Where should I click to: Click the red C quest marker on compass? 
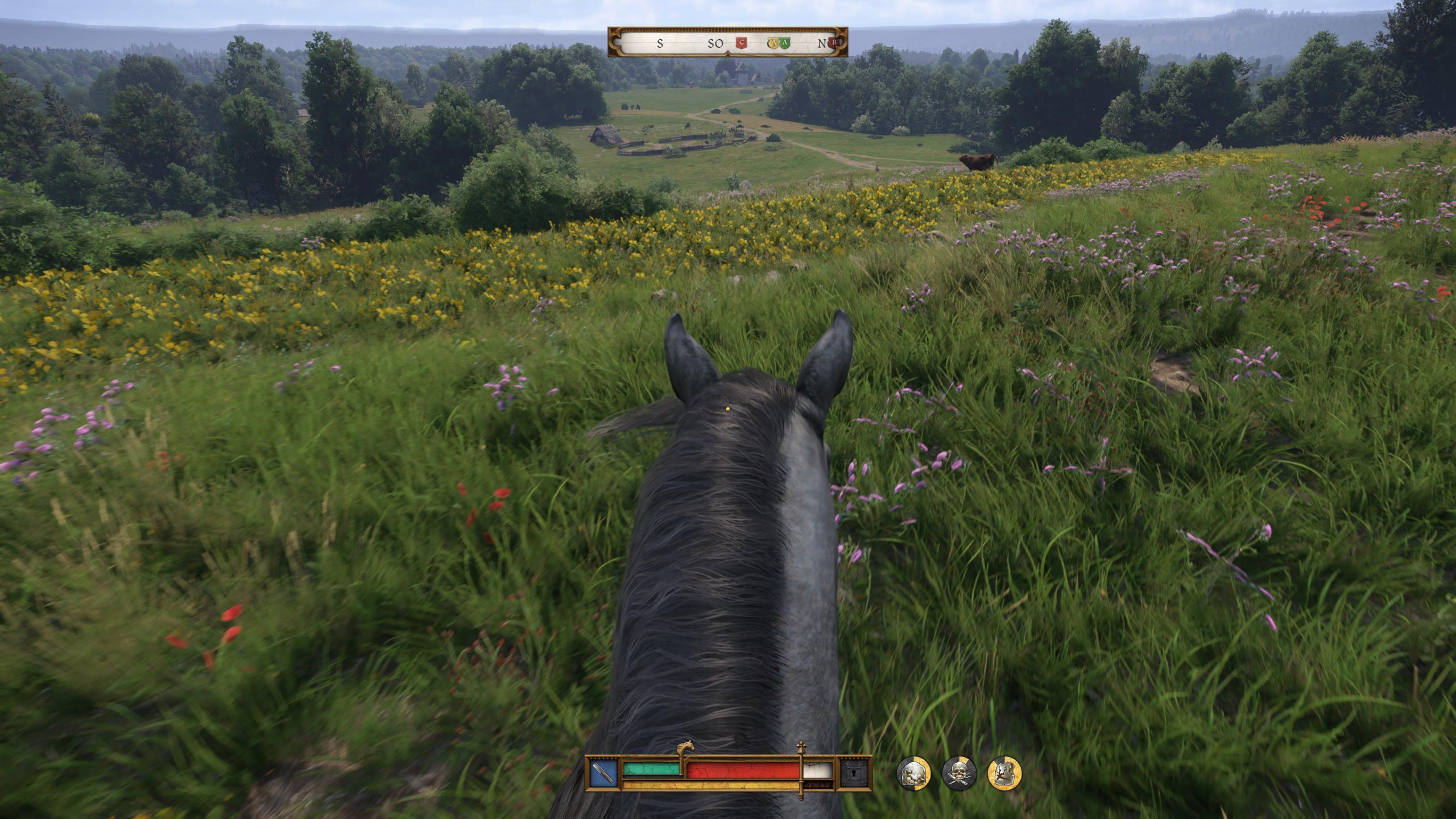tap(741, 43)
